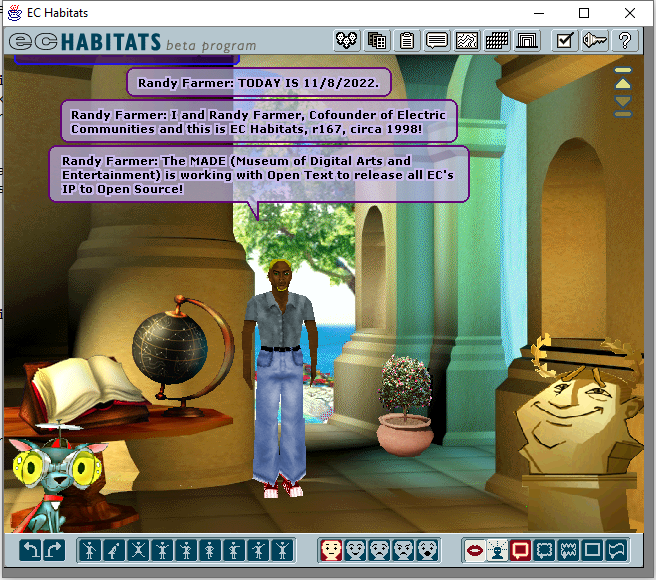Screen dimensions: 656x580
Task: Click the grid icon in the top toolbar
Action: [497, 41]
